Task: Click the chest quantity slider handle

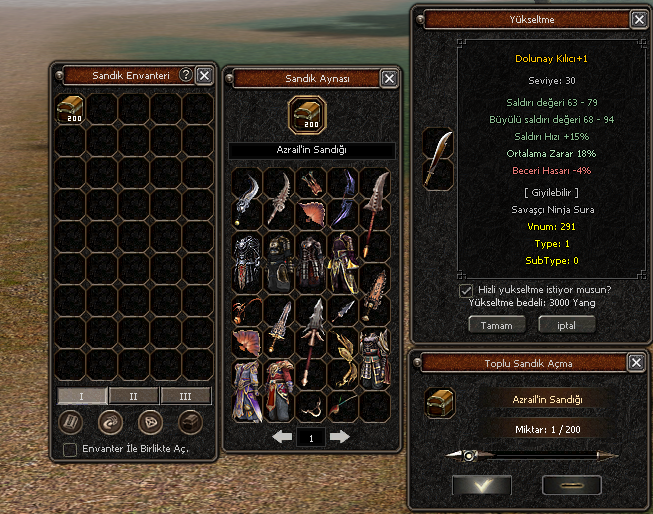Action: pos(469,455)
